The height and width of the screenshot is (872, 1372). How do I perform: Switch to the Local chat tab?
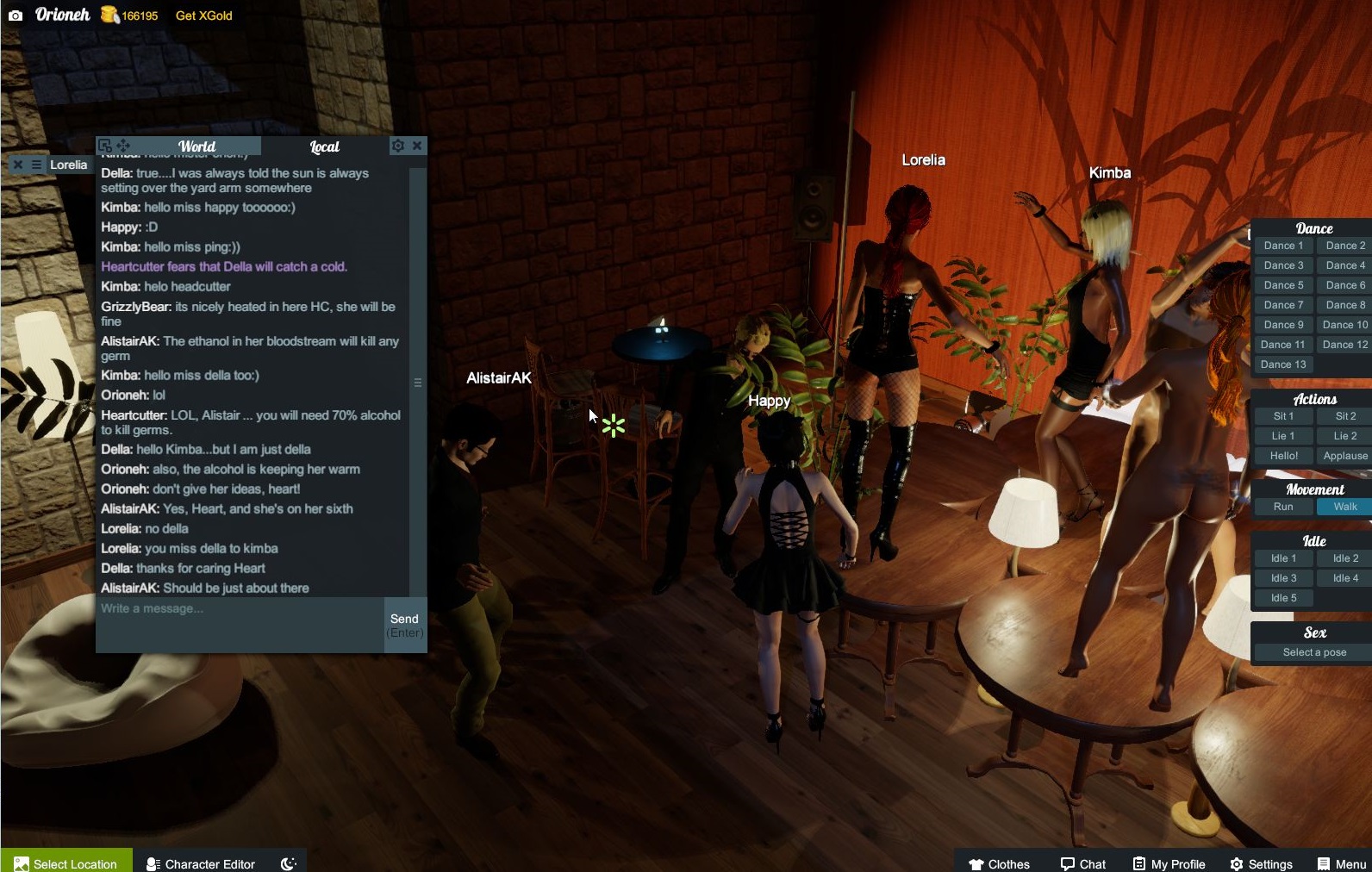click(324, 146)
